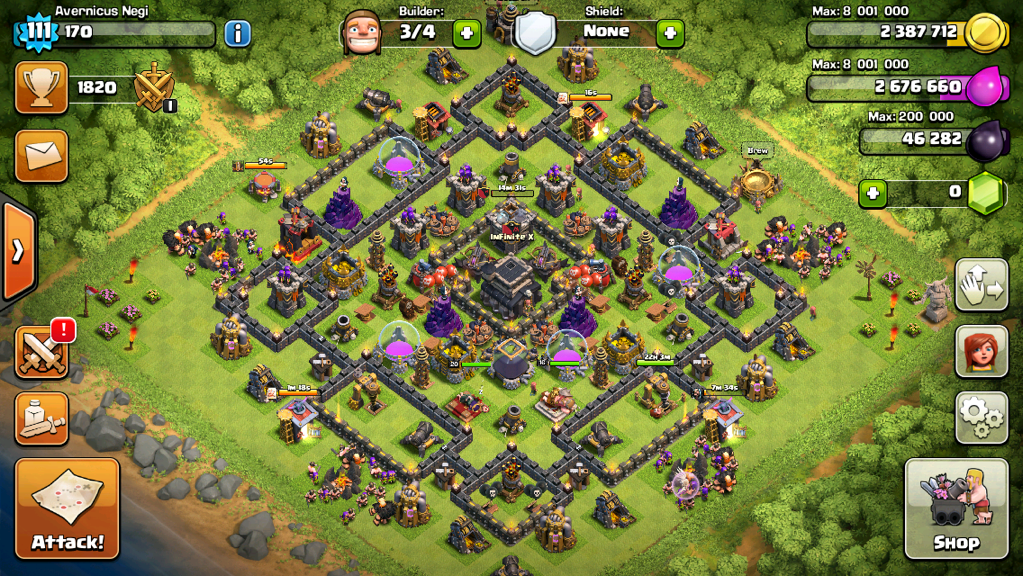
Task: Add a builder with the green plus
Action: (x=466, y=33)
